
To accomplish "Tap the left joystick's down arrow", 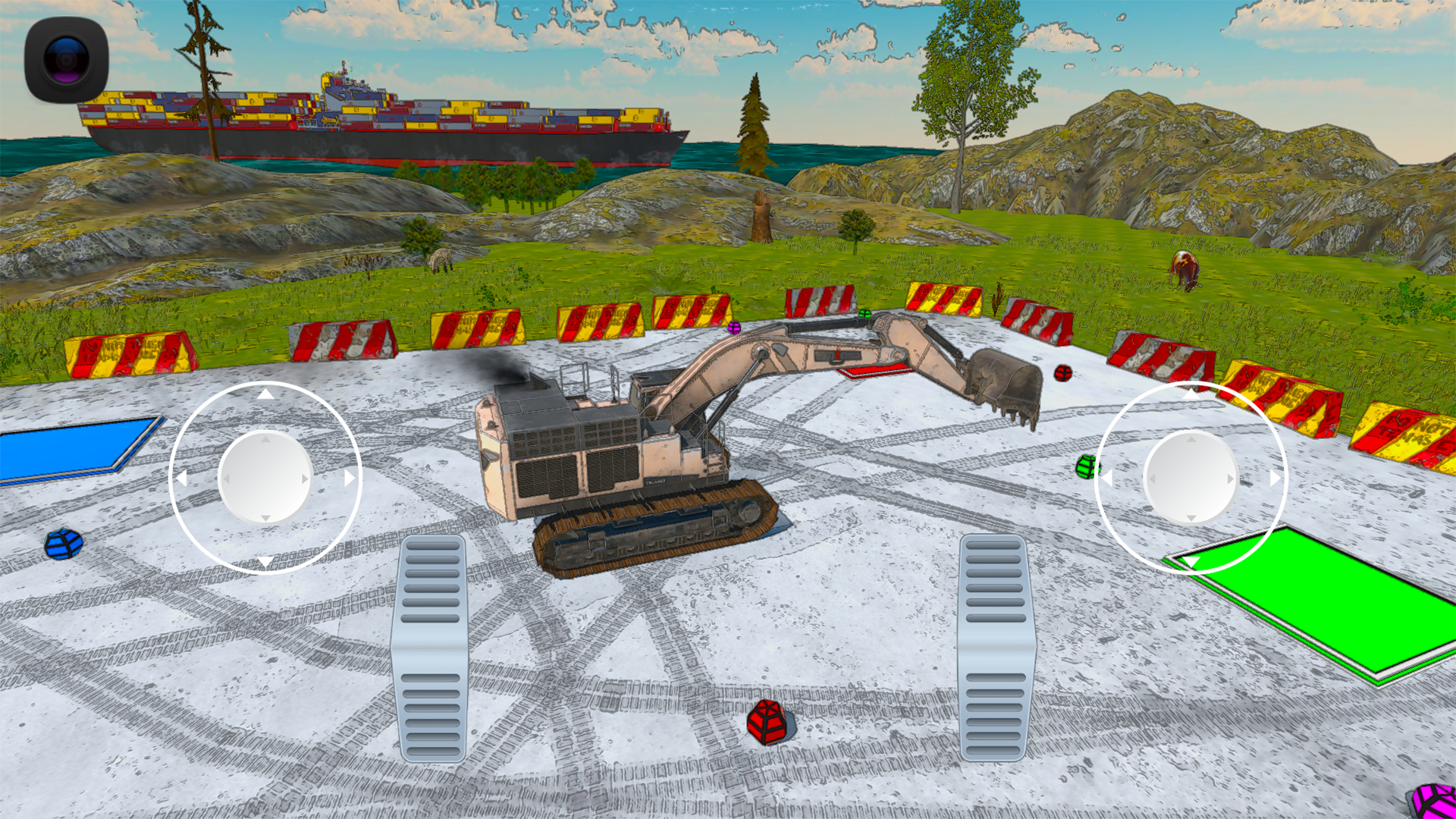I will (x=265, y=562).
